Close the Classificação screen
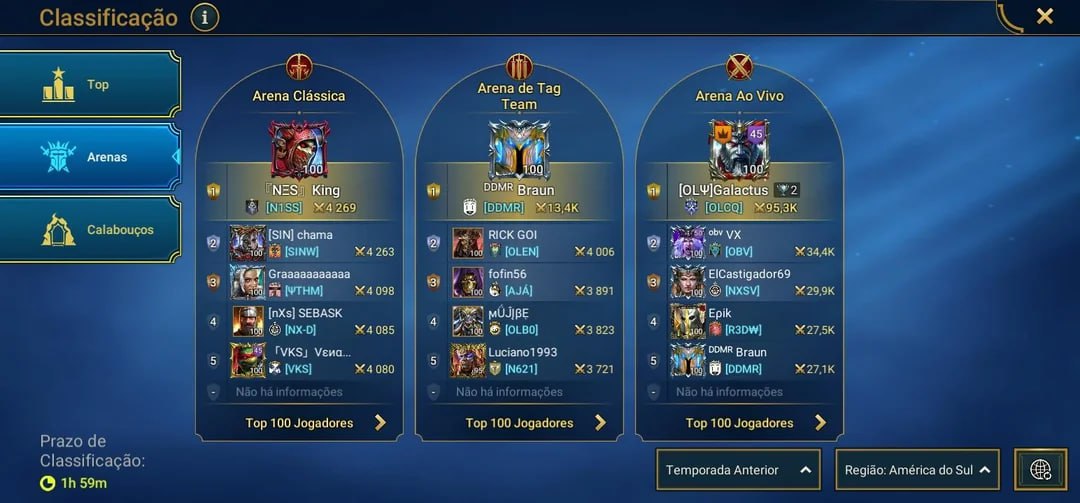The width and height of the screenshot is (1080, 503). coord(1044,16)
